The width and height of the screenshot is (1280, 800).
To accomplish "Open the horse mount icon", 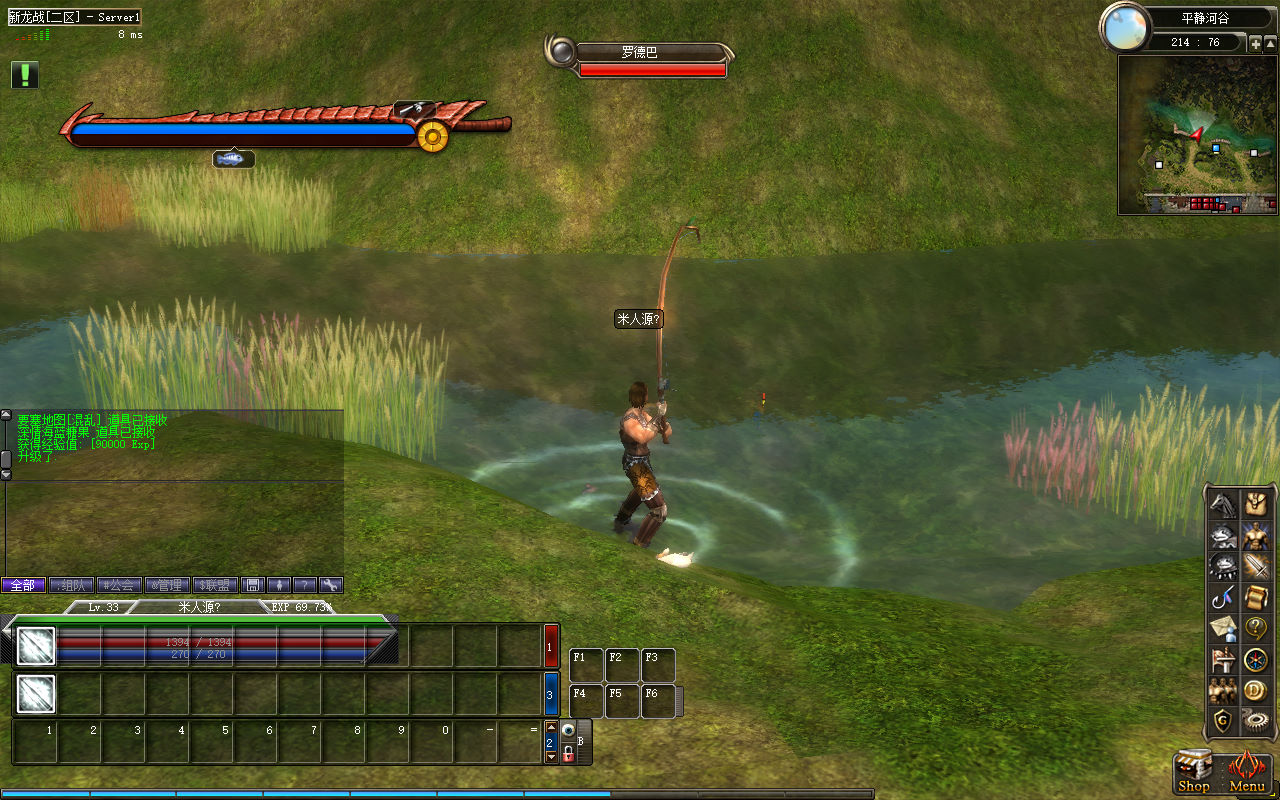I will (1224, 504).
